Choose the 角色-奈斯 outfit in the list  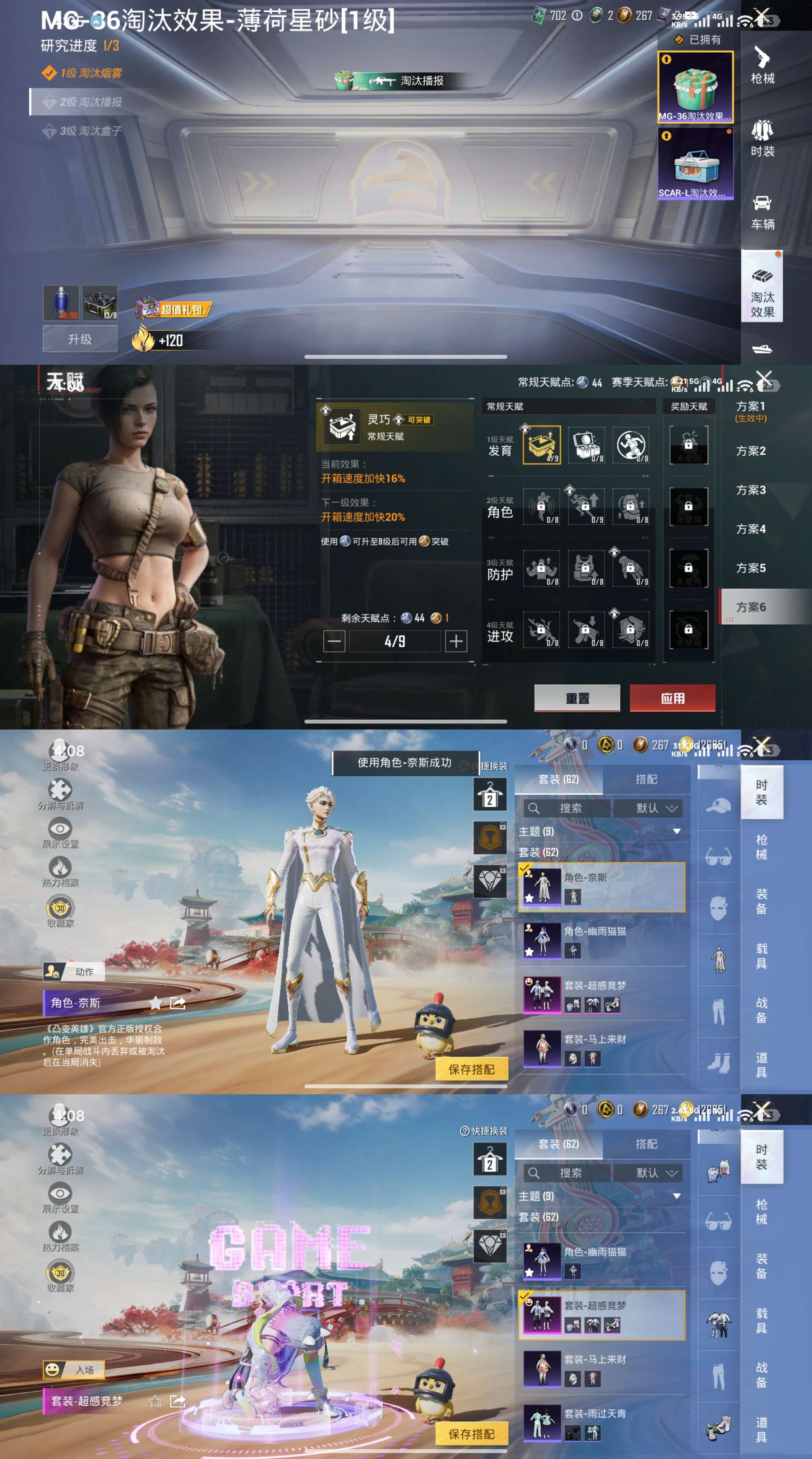tap(601, 887)
